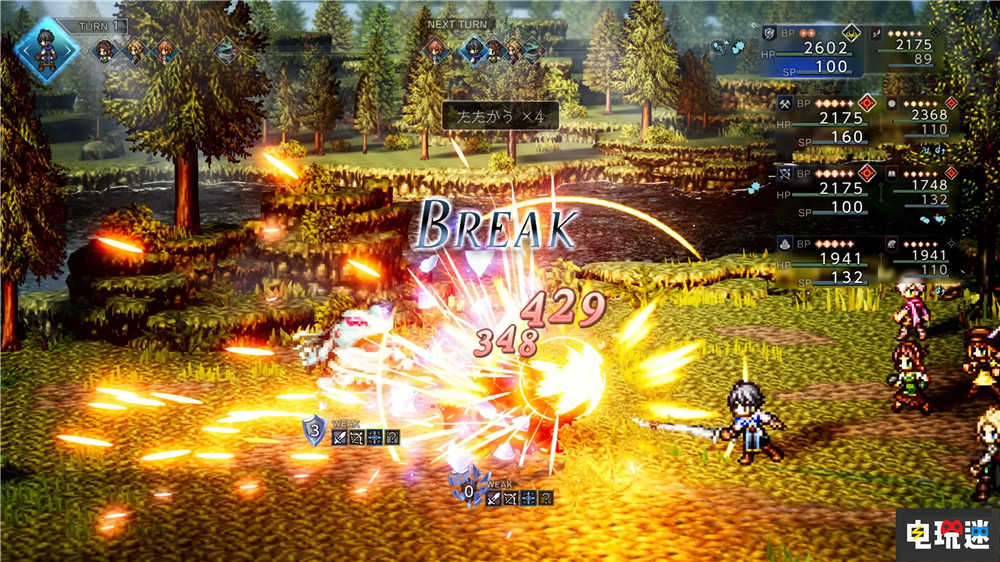Click the shield icon showing 3 shield points

pos(315,431)
